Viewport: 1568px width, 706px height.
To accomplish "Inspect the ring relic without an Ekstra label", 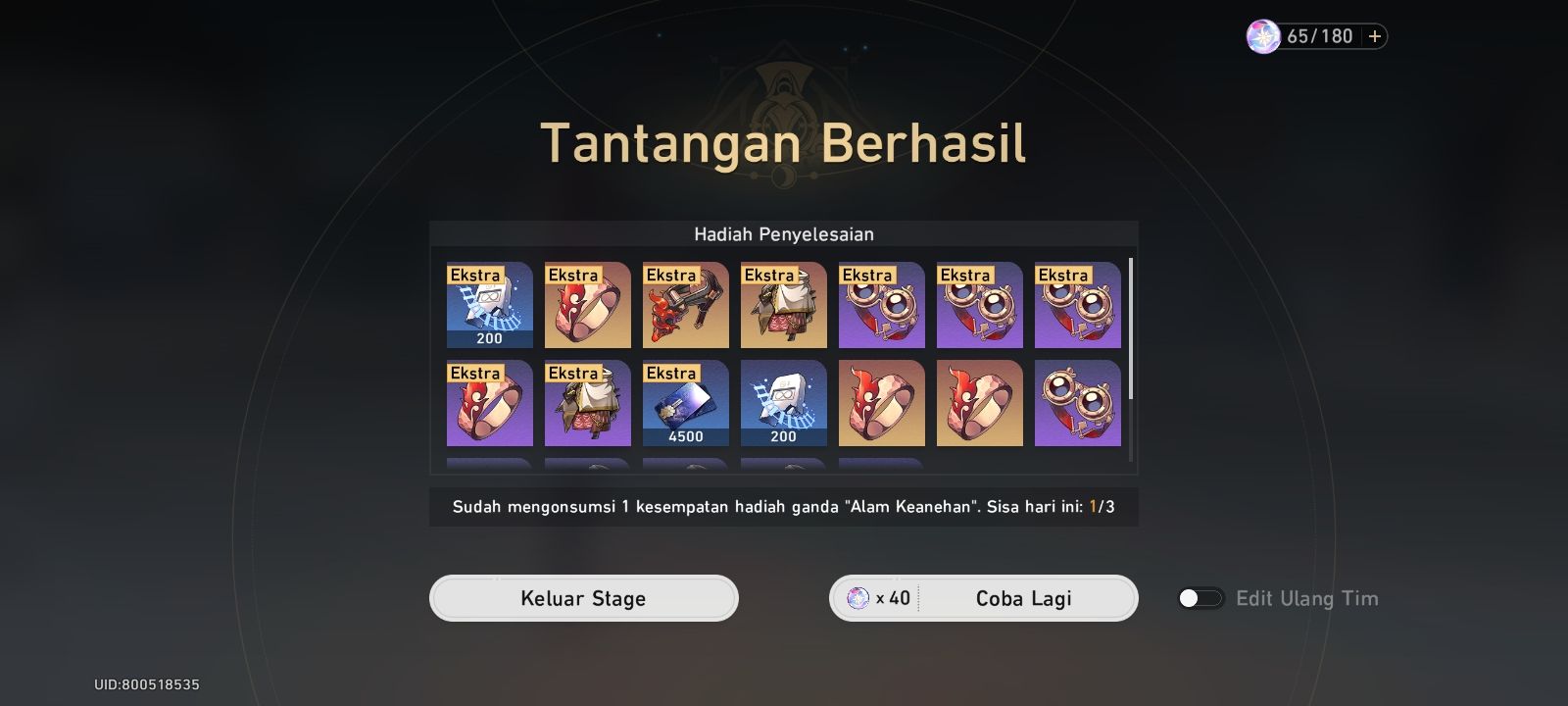I will pos(882,402).
